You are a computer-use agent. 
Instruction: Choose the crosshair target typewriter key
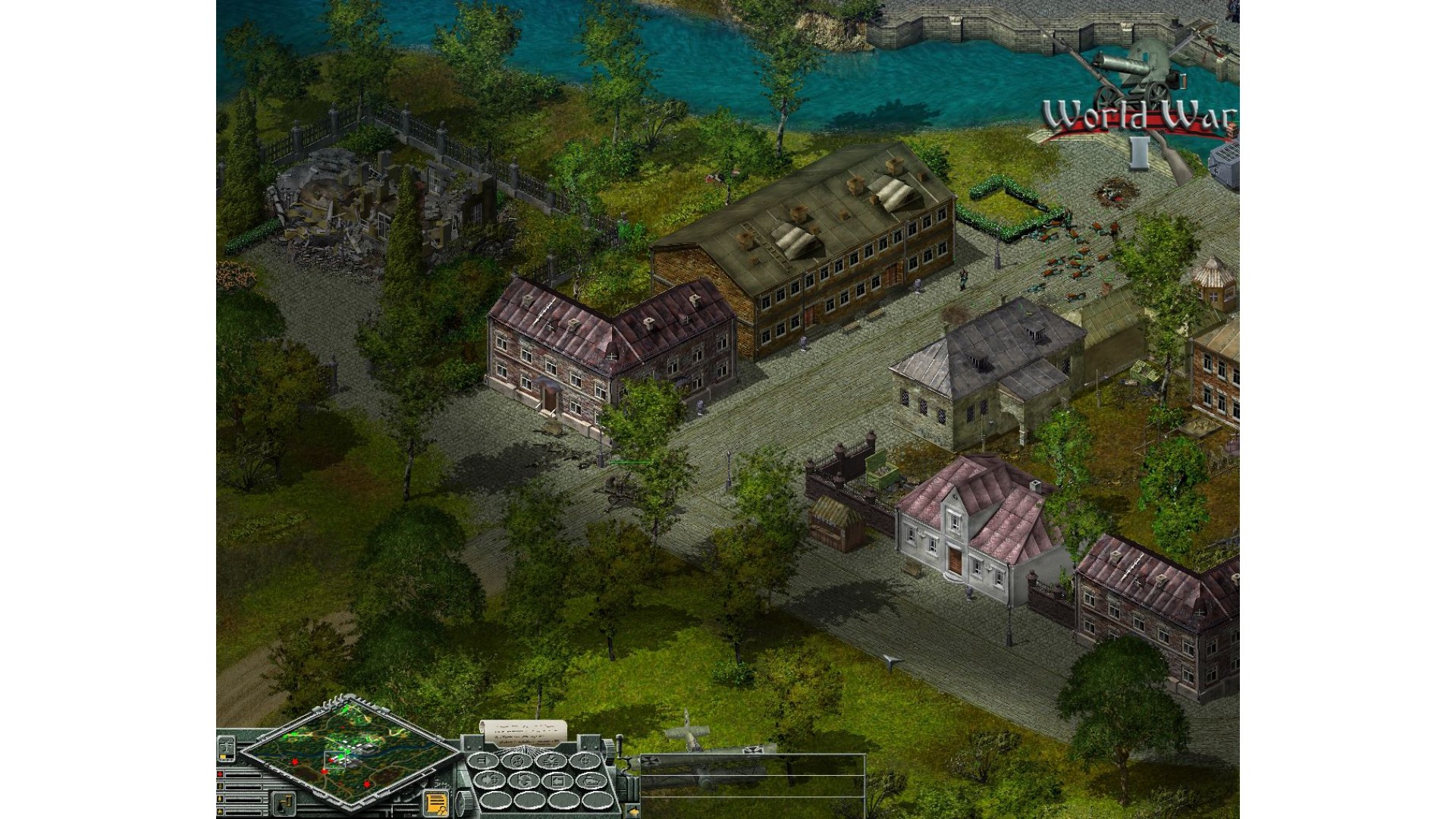585,761
